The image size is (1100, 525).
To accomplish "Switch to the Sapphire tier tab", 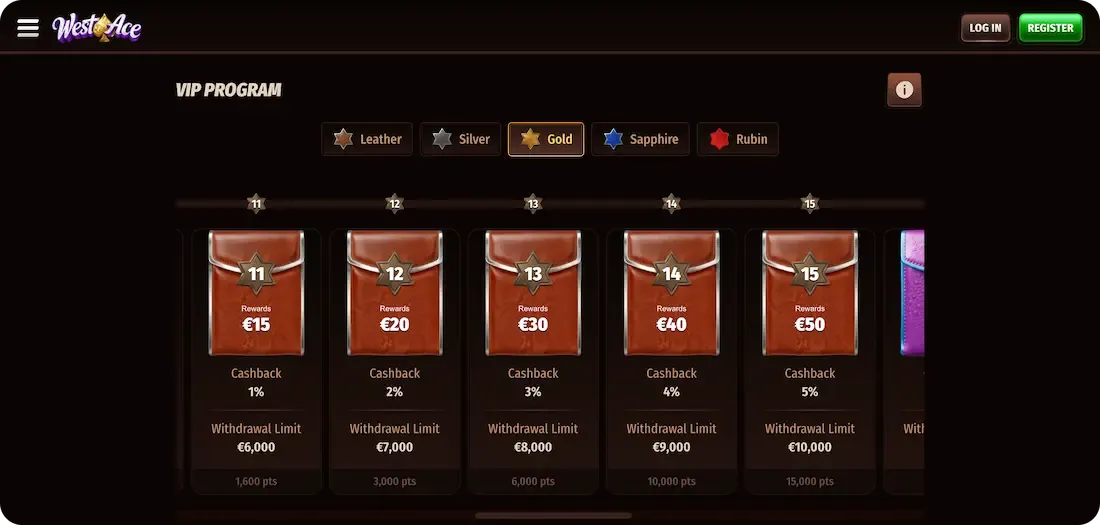I will point(640,139).
